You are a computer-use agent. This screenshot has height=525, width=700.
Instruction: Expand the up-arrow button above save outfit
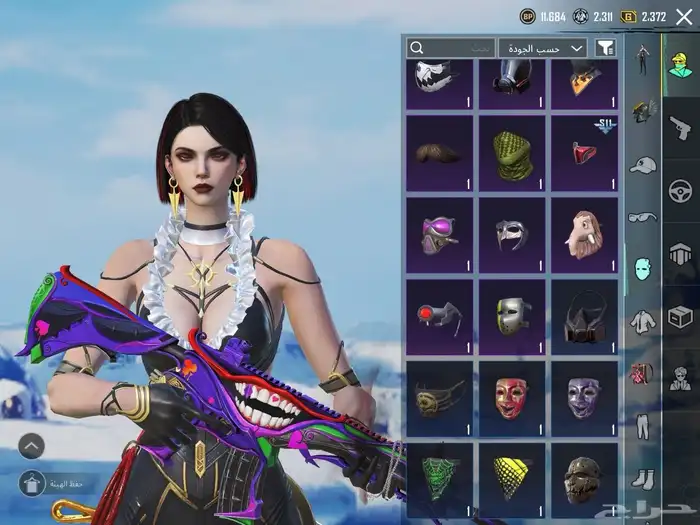pyautogui.click(x=31, y=446)
